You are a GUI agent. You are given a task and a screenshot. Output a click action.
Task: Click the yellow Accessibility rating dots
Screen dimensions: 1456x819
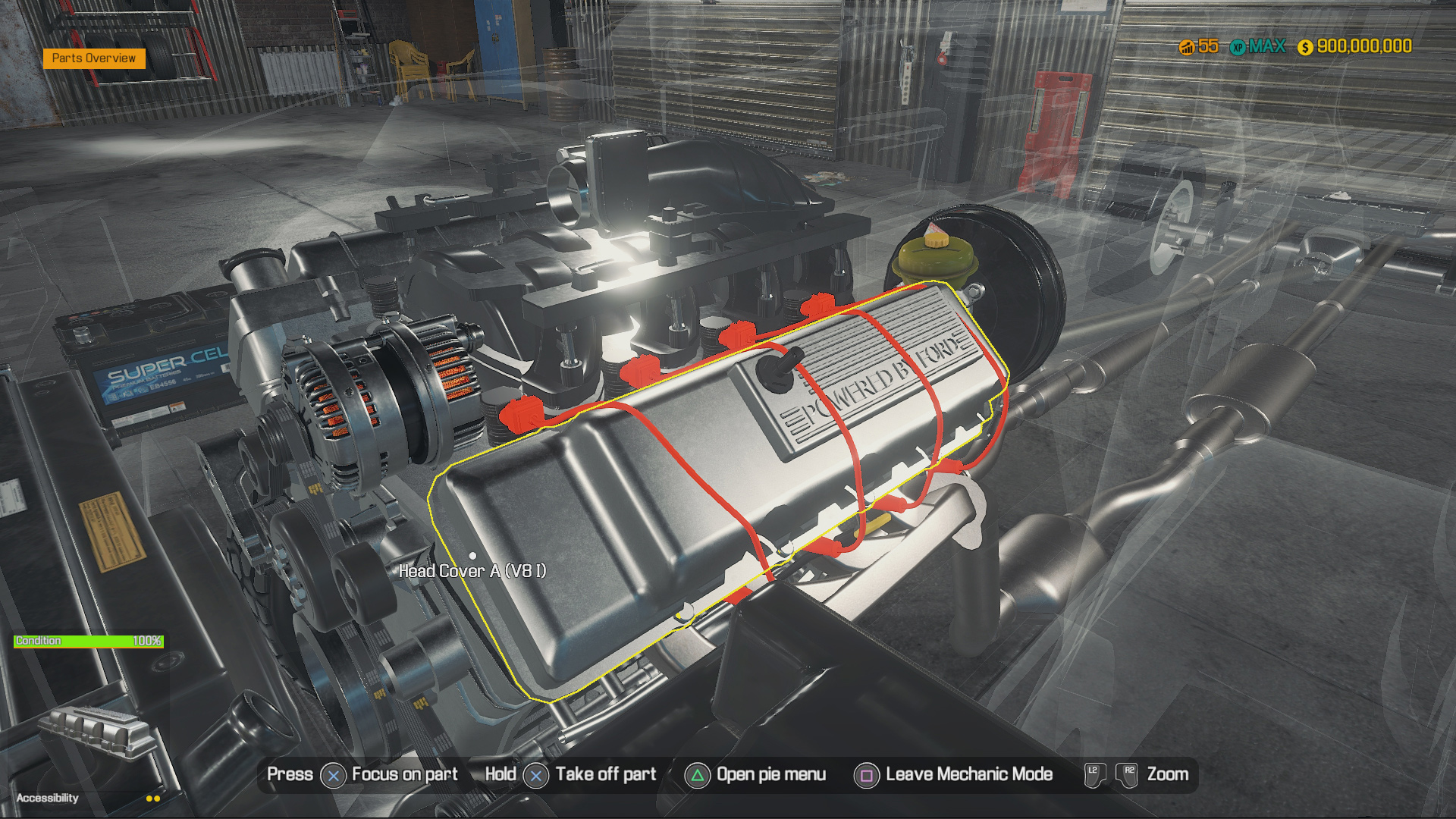(x=152, y=798)
